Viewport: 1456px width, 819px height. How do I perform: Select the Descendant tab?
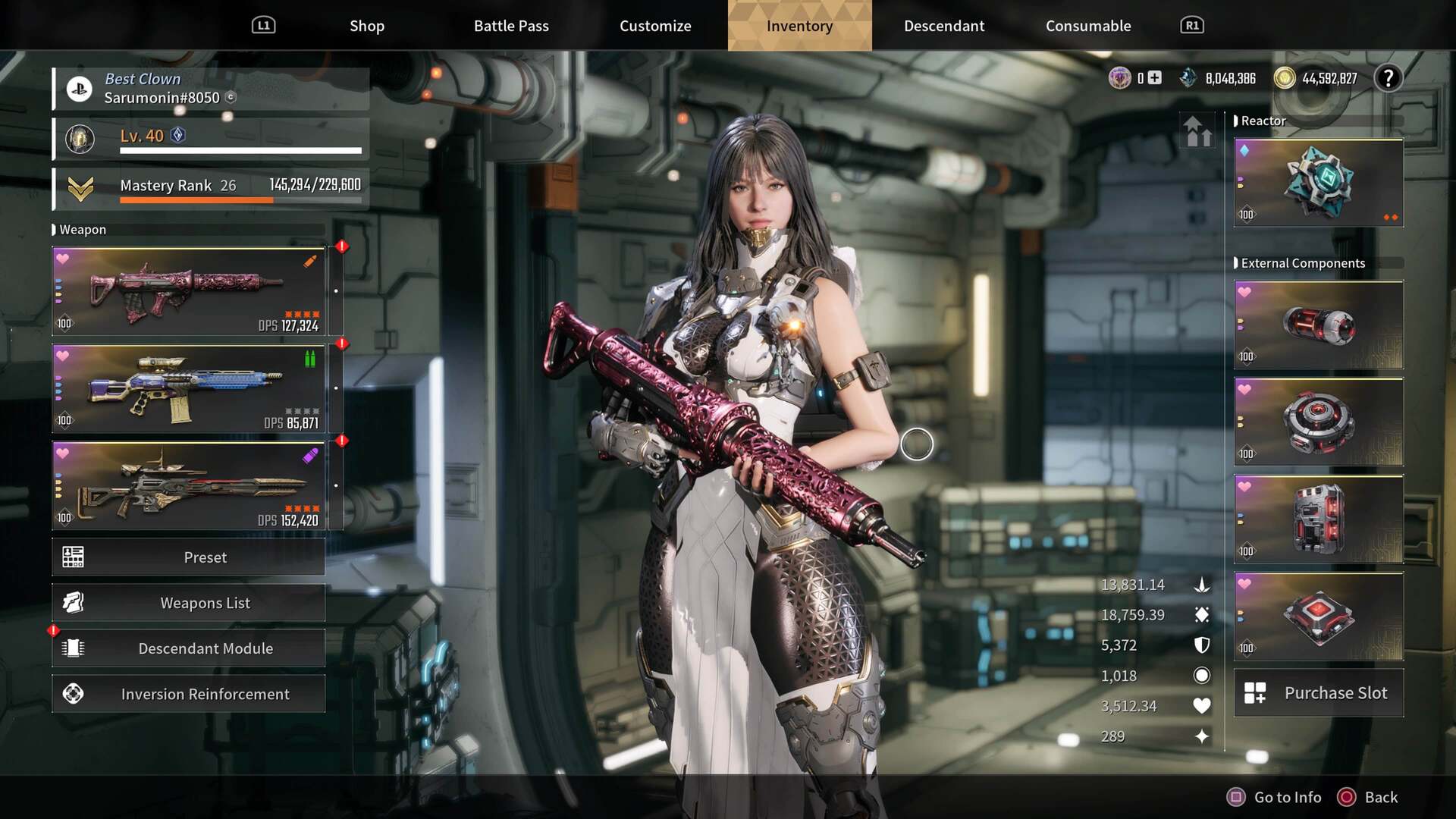pyautogui.click(x=944, y=26)
